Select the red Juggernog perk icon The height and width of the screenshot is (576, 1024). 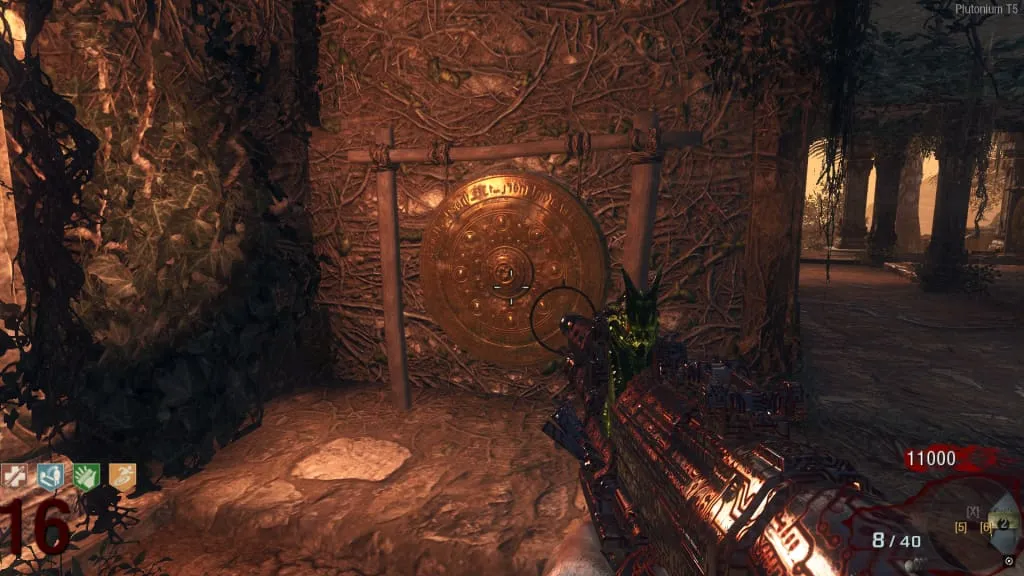tap(14, 478)
